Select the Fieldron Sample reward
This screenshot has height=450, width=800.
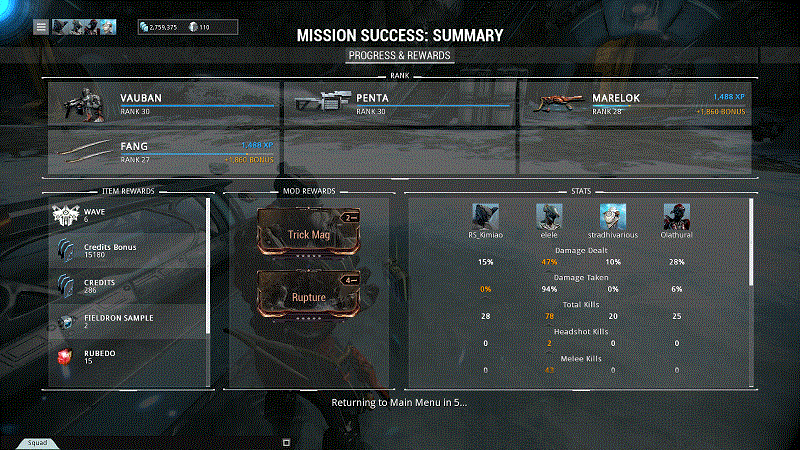pos(128,320)
